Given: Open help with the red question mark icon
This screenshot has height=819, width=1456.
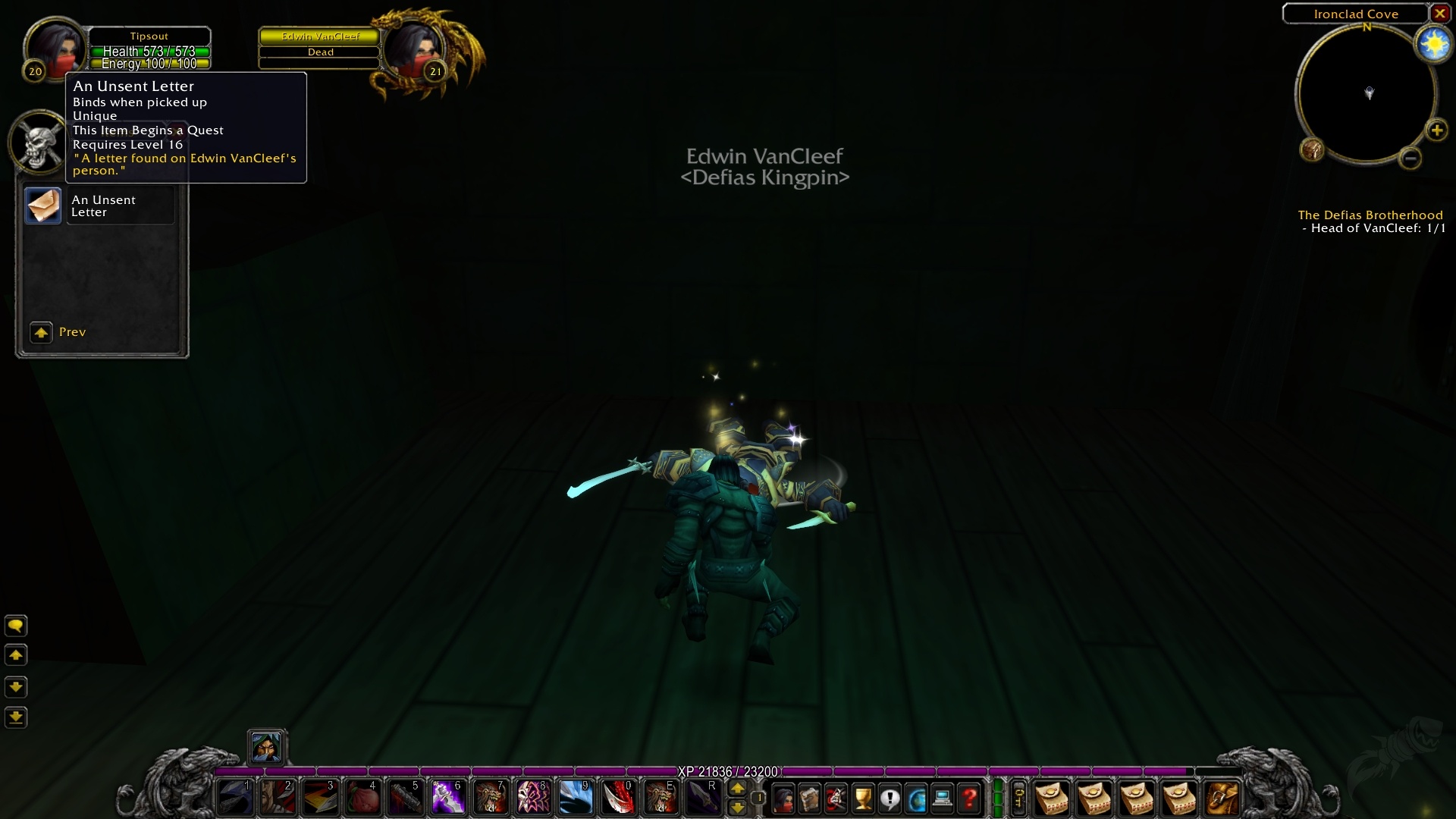Looking at the screenshot, I should click(969, 799).
